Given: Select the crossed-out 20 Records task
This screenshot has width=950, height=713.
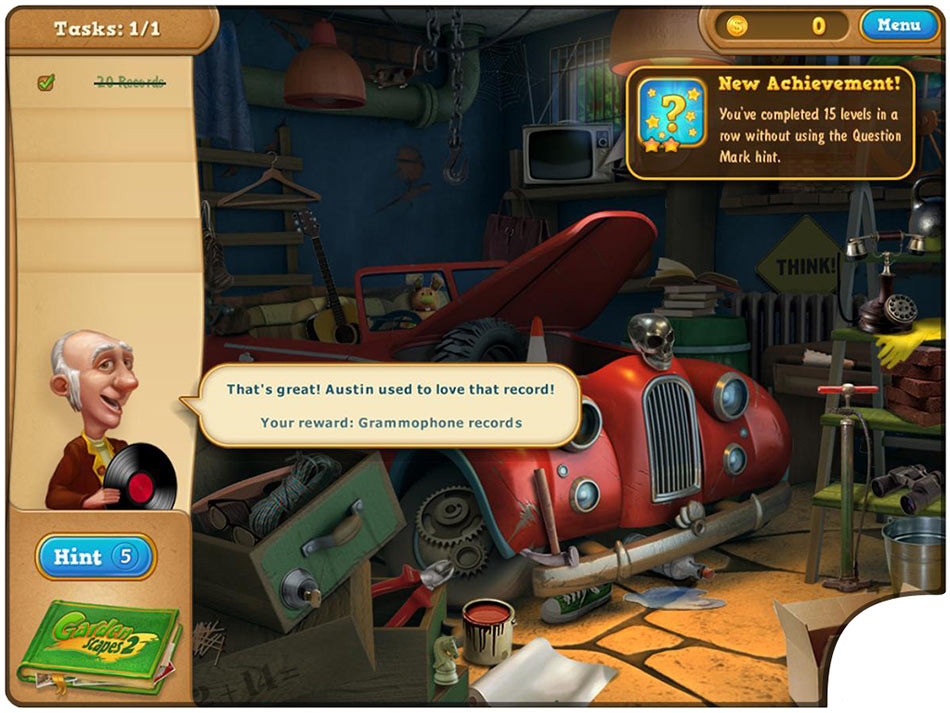Looking at the screenshot, I should (x=130, y=83).
